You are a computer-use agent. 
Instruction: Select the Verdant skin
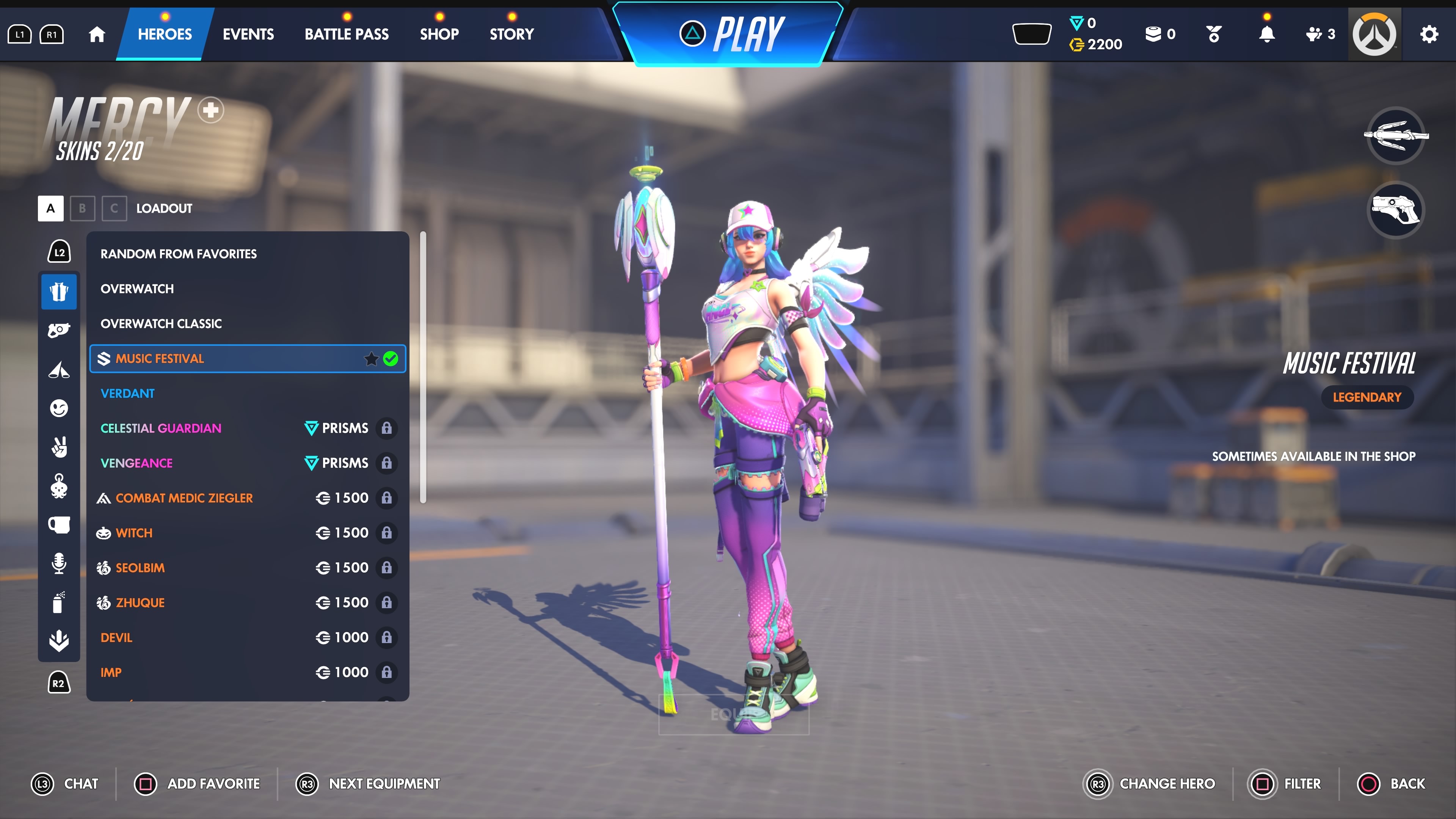128,394
